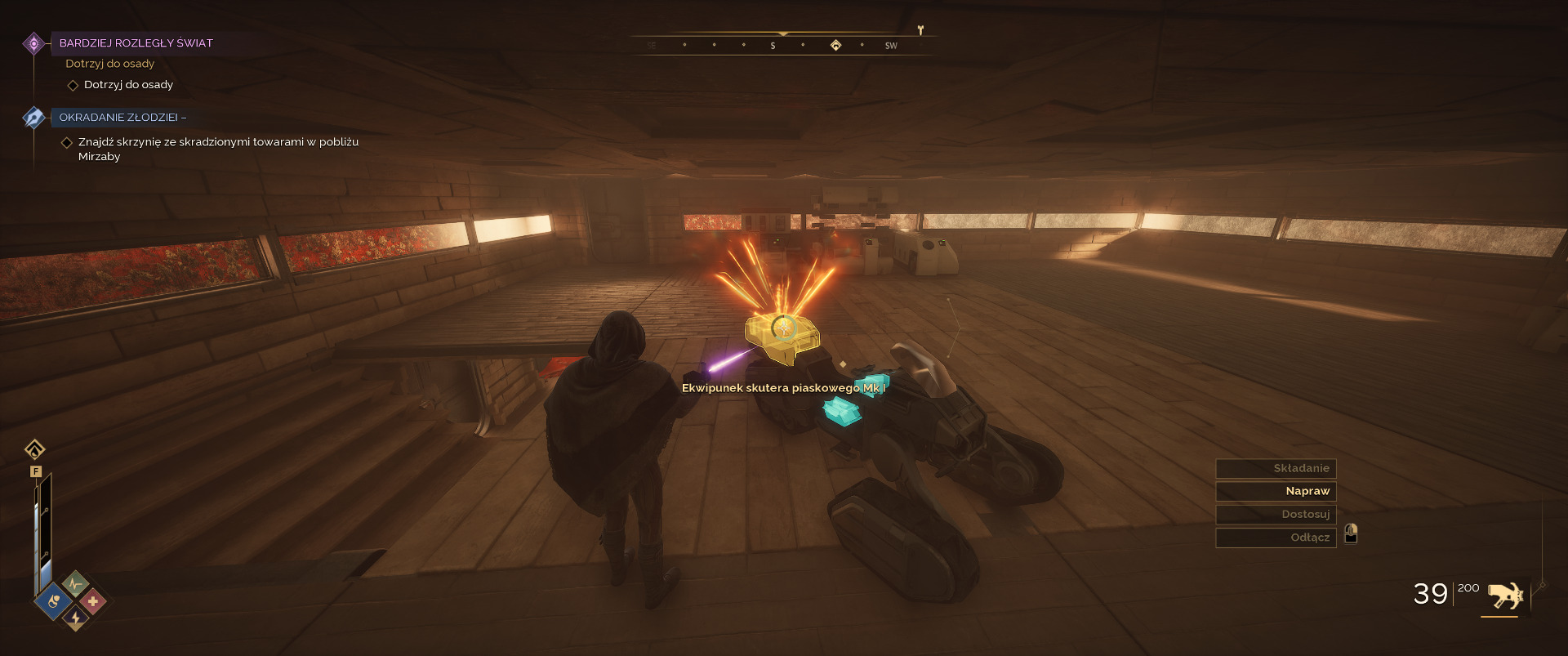Viewport: 1568px width, 656px height.
Task: Click the compass bar heading strip
Action: tap(782, 45)
